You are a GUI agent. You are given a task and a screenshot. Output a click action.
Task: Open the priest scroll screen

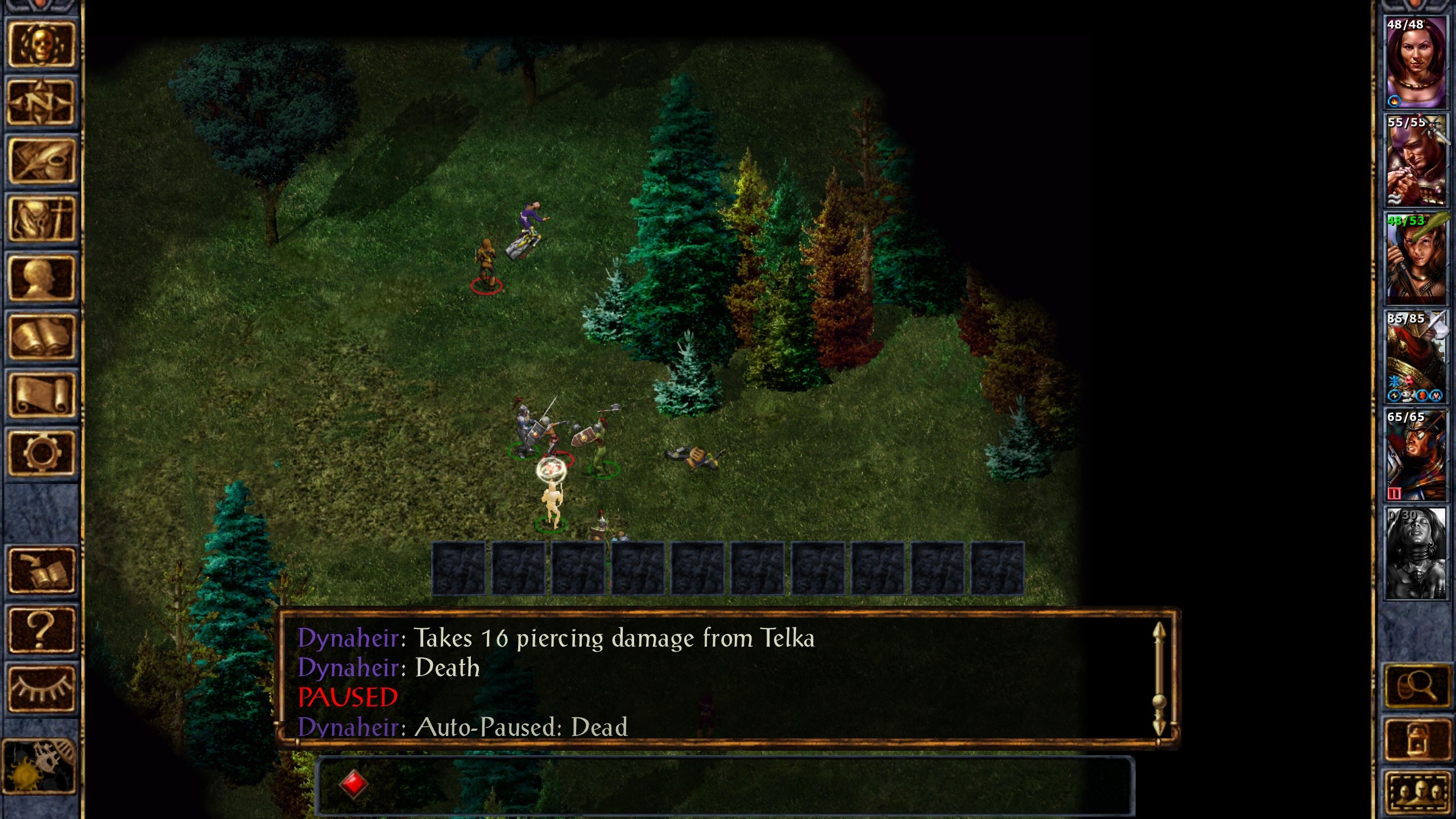tap(41, 395)
